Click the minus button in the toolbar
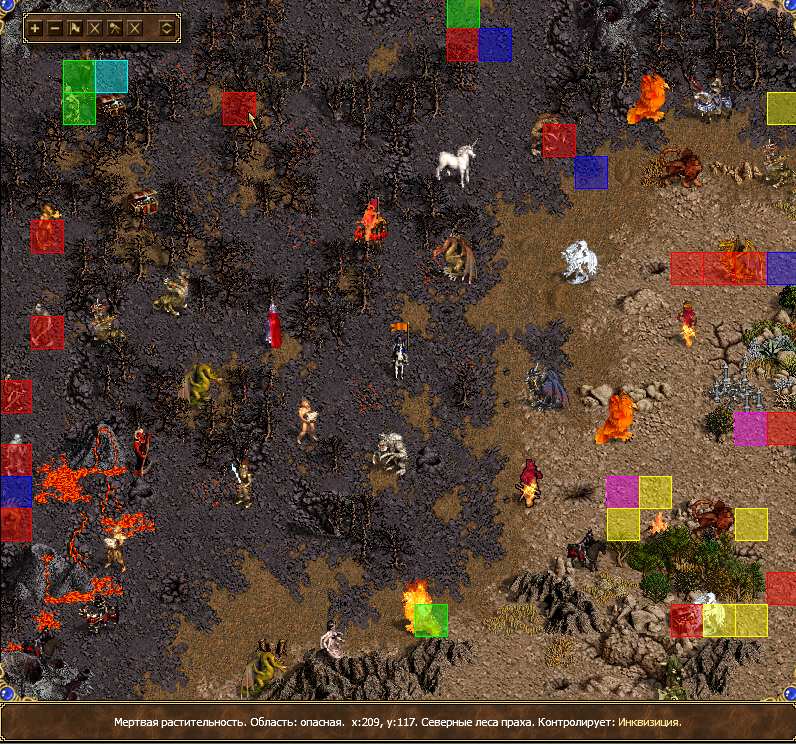Screen dimensions: 796x744 (55, 28)
